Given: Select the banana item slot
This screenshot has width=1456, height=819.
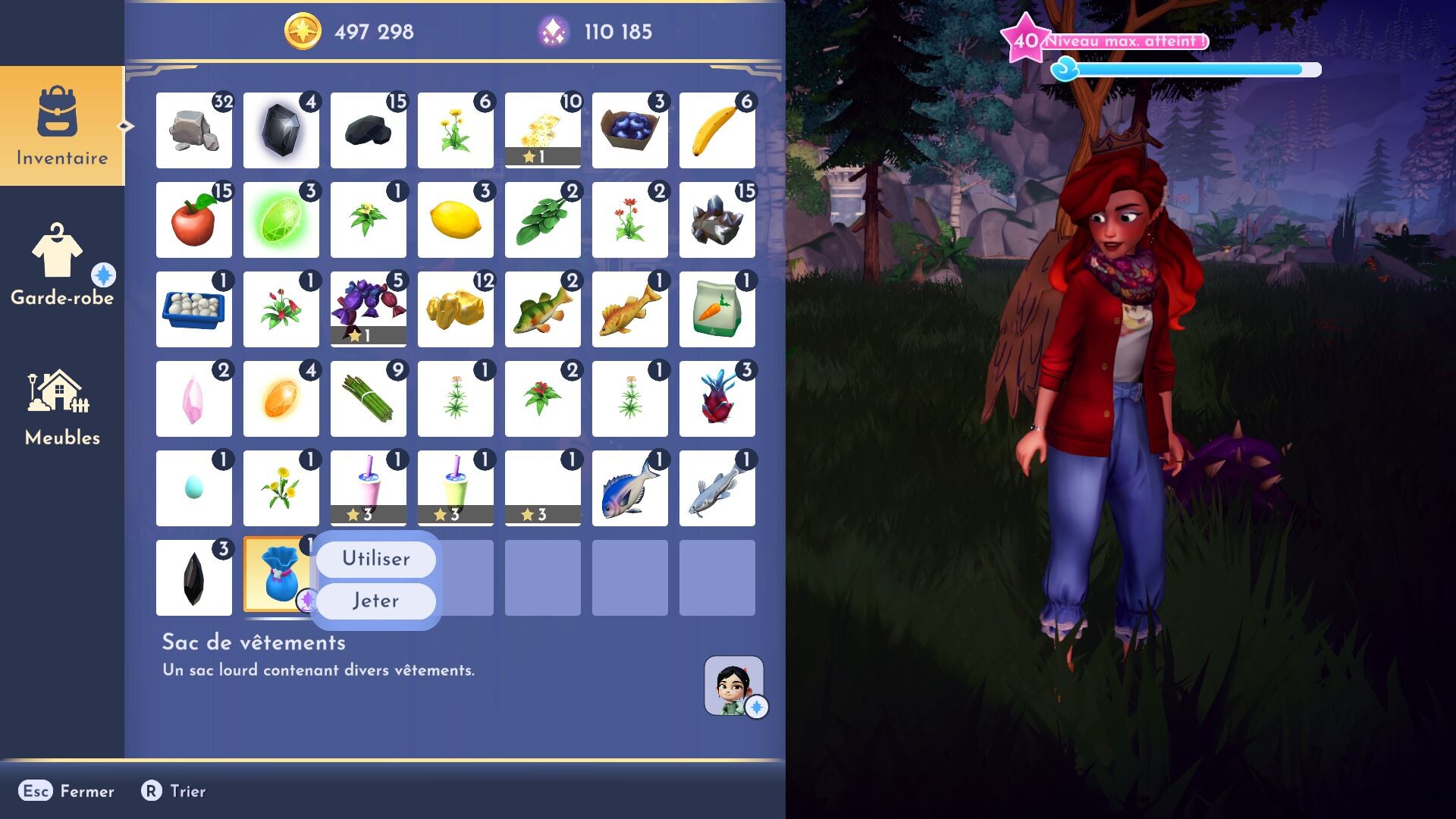Looking at the screenshot, I should click(x=717, y=130).
